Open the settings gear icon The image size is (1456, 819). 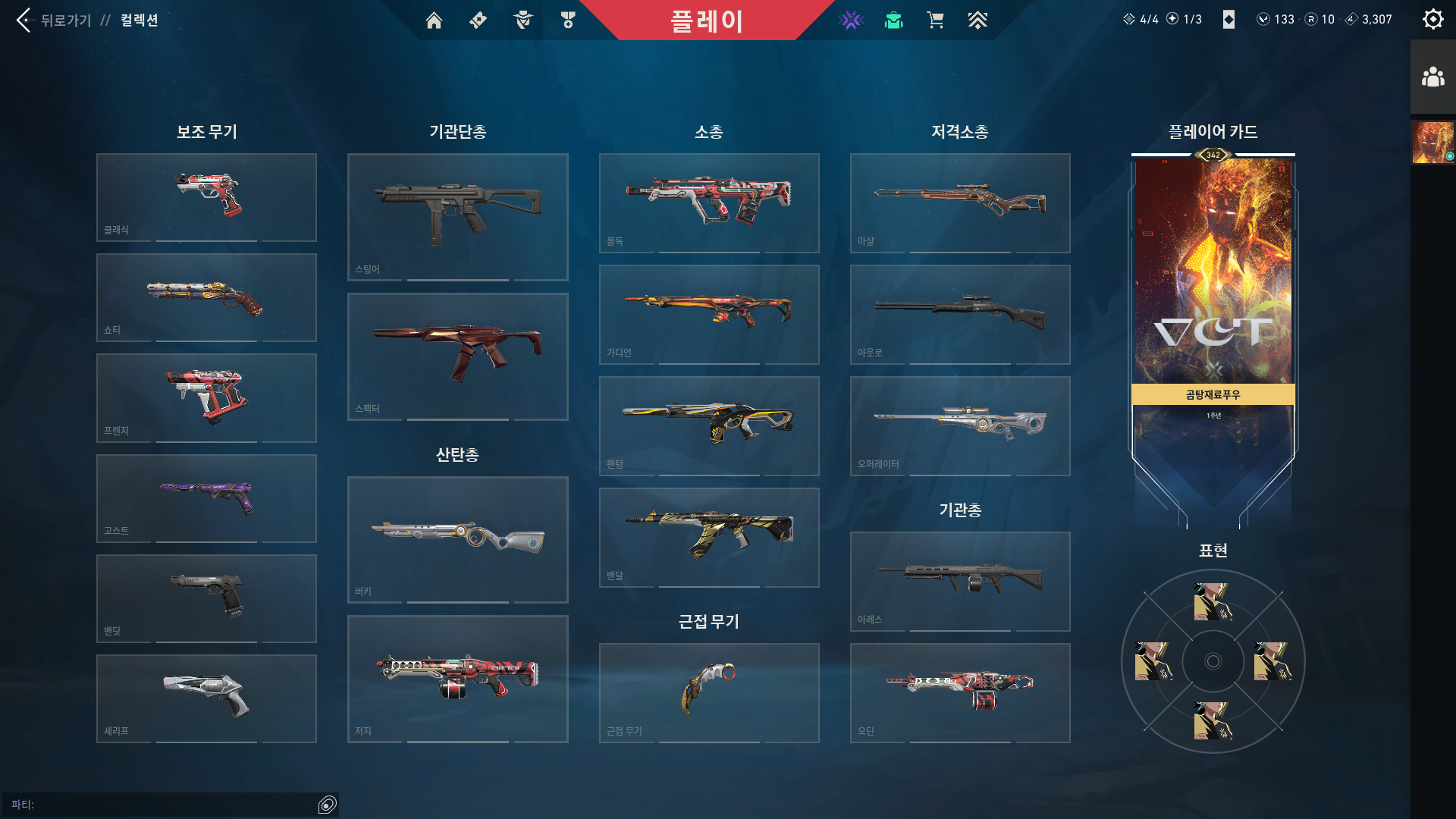coord(1432,19)
